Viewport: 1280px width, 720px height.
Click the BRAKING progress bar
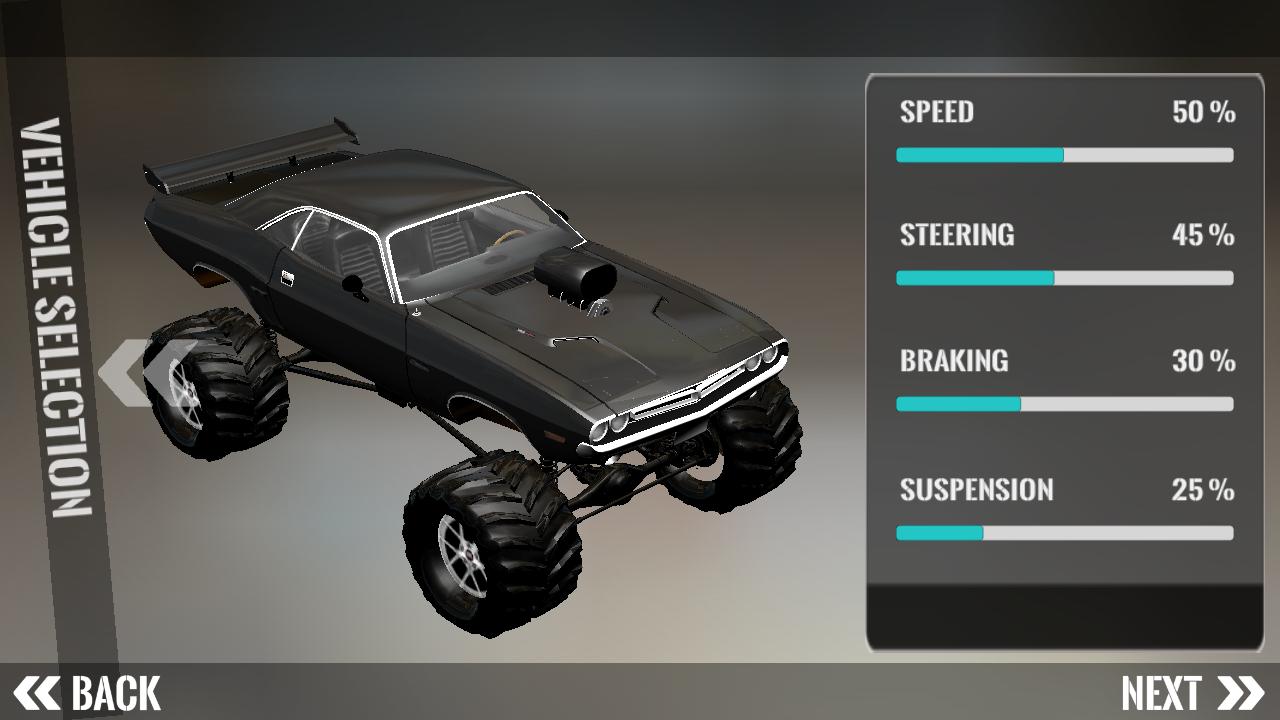coord(1064,404)
